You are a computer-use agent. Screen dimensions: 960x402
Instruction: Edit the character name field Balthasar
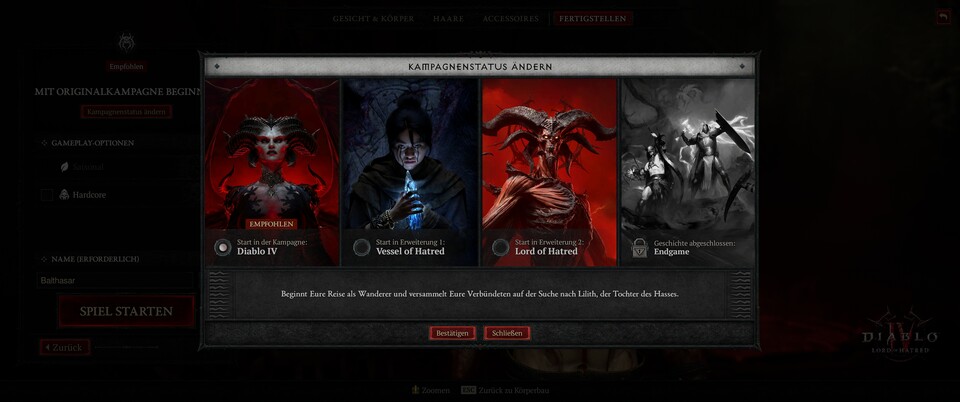(x=110, y=281)
